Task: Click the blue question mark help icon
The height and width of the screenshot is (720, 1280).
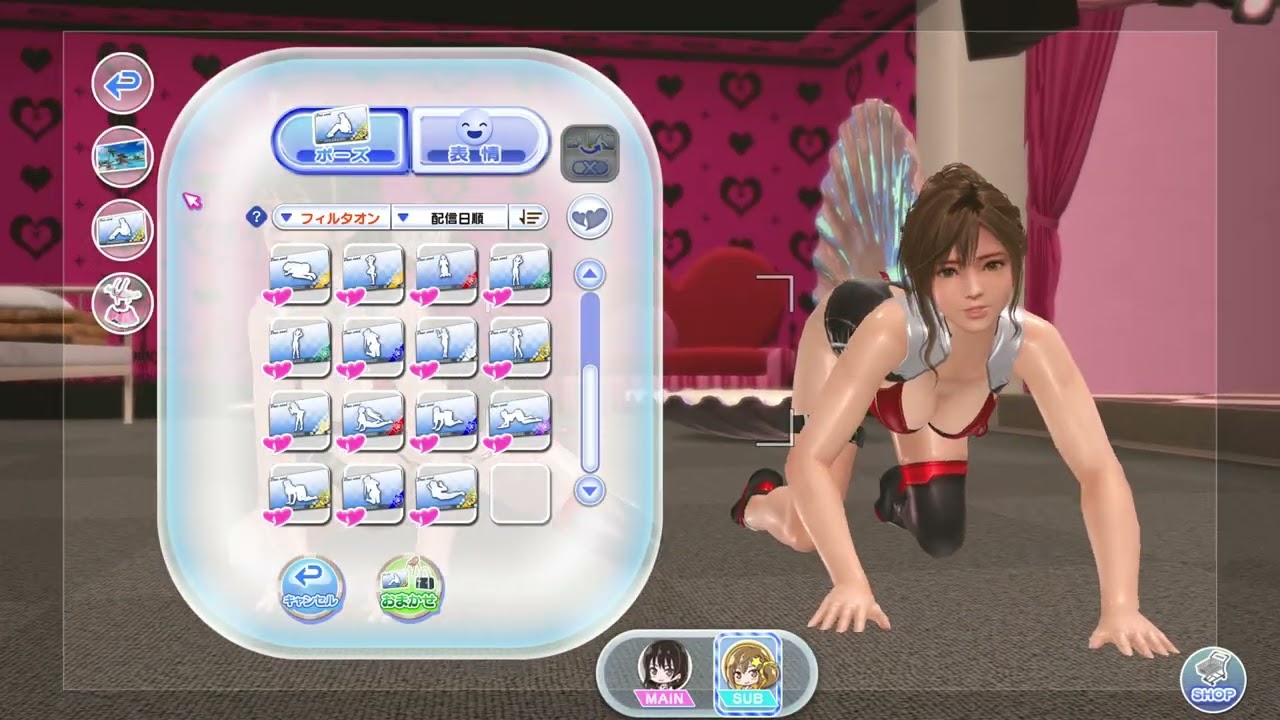Action: pyautogui.click(x=257, y=217)
